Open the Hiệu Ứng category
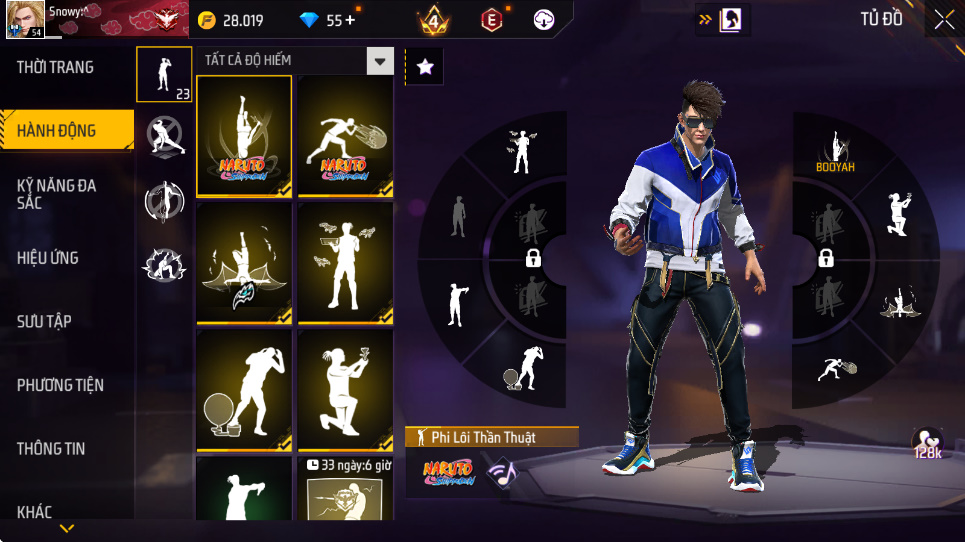The height and width of the screenshot is (542, 965). click(x=48, y=258)
